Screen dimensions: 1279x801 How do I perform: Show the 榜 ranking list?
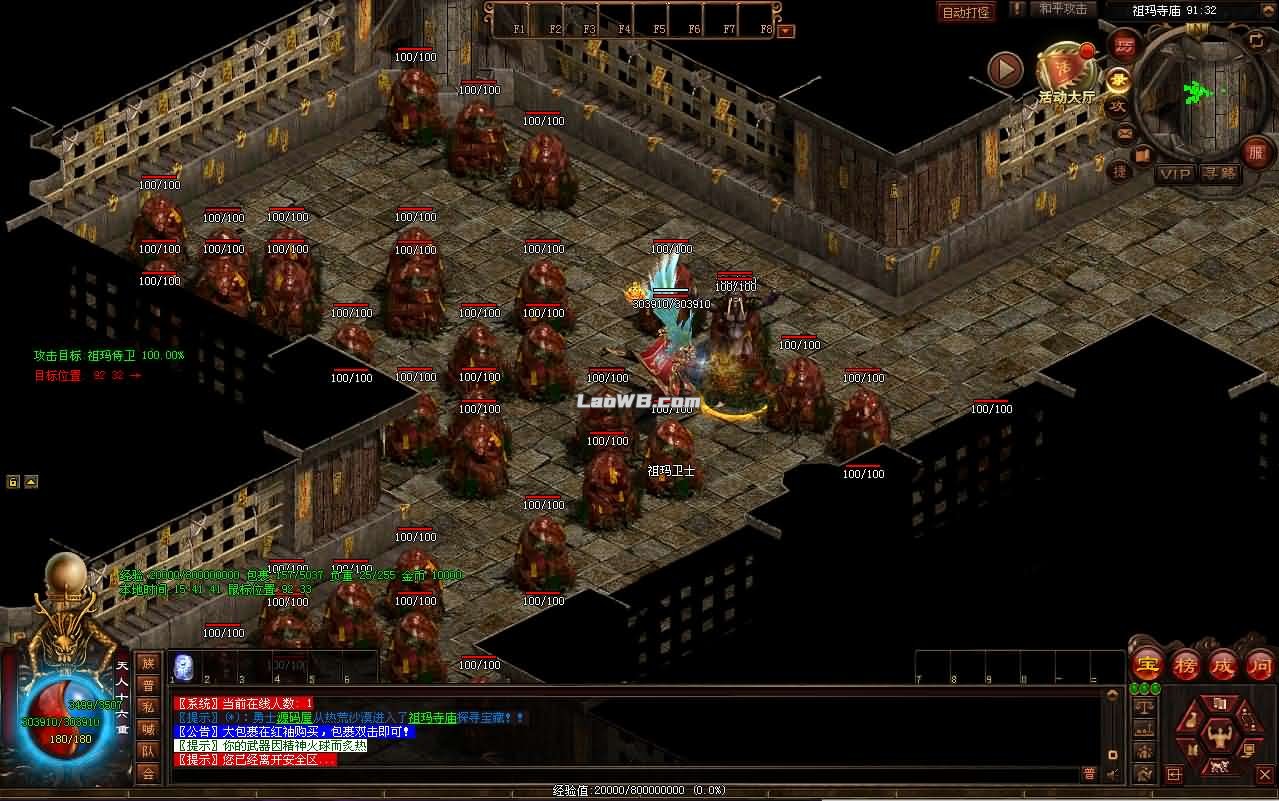tap(1185, 664)
